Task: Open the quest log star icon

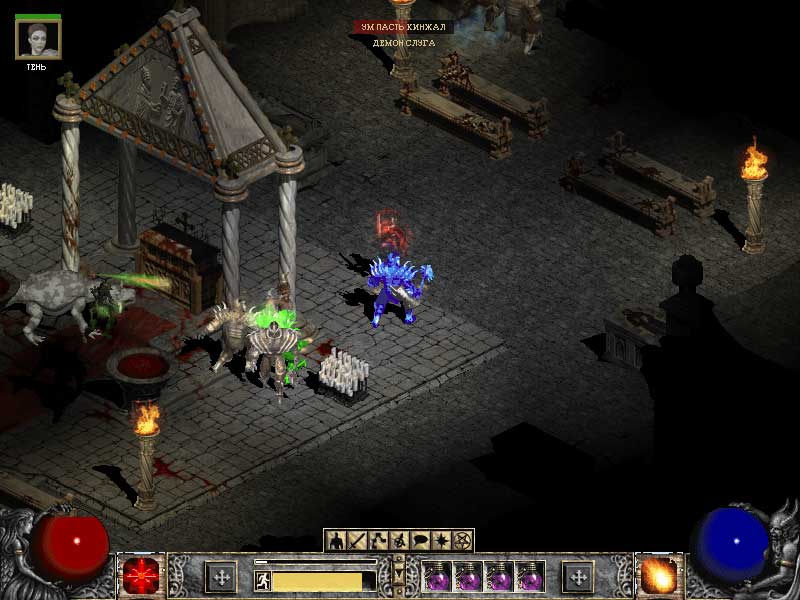Action: tap(441, 541)
